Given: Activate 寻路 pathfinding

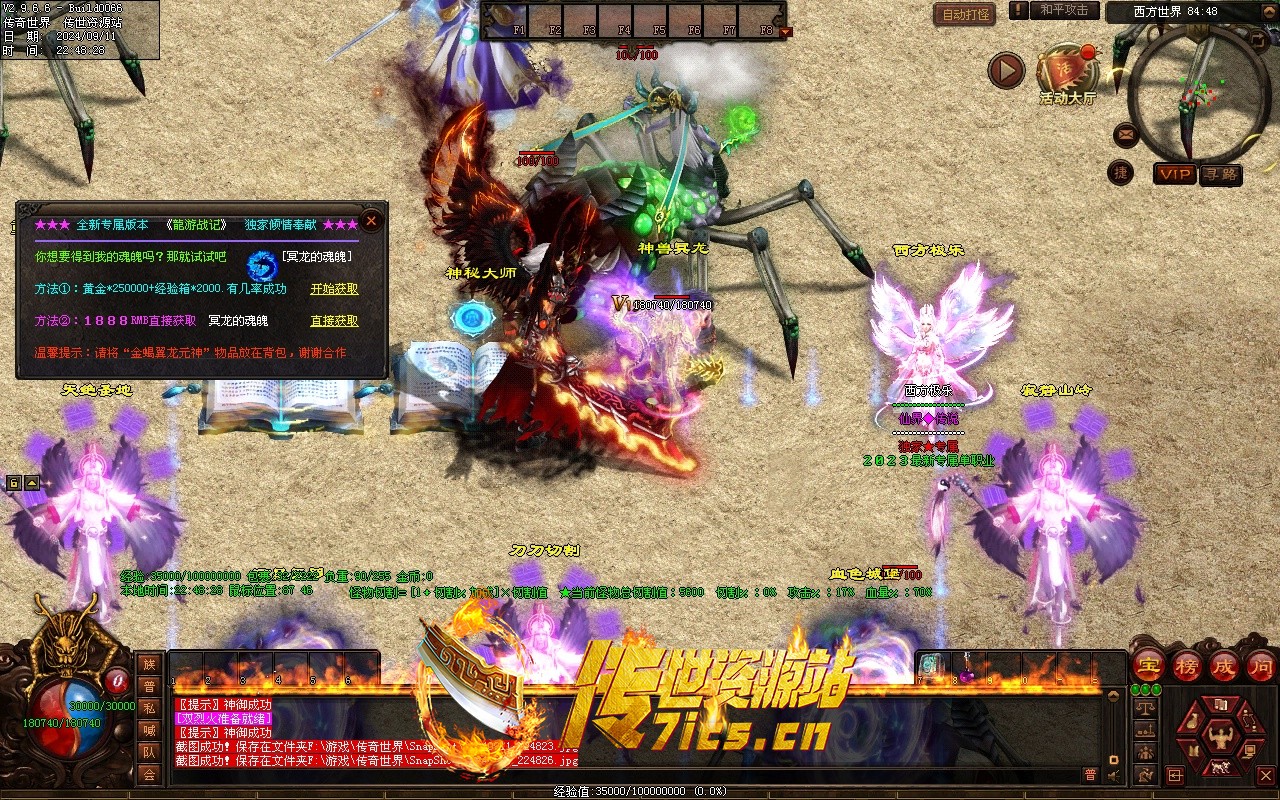Looking at the screenshot, I should pos(1220,174).
